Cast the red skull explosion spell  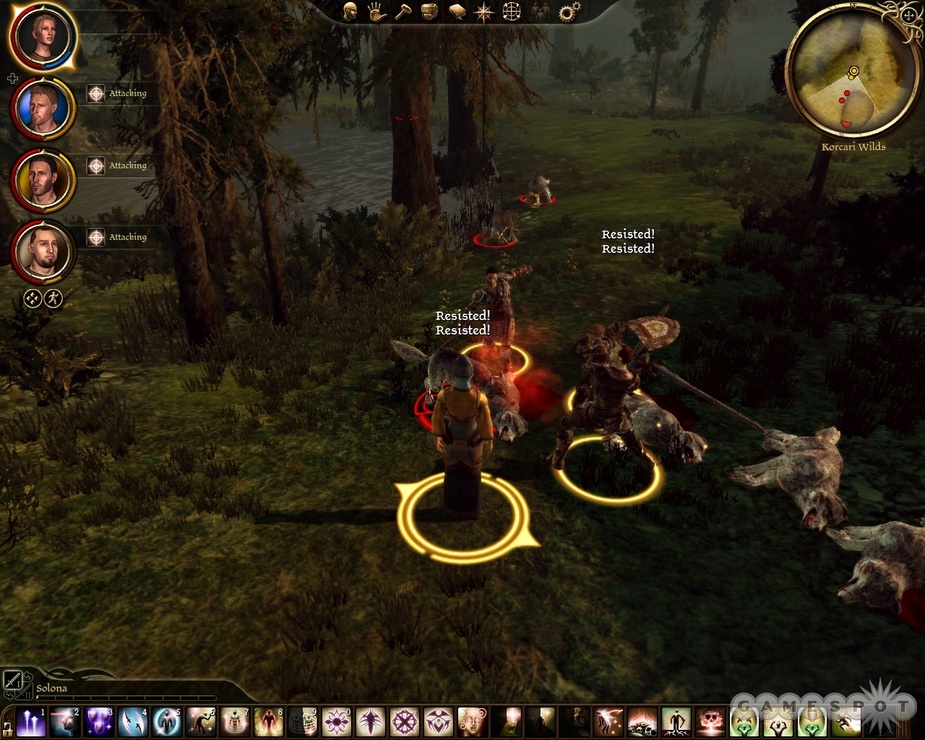point(711,722)
